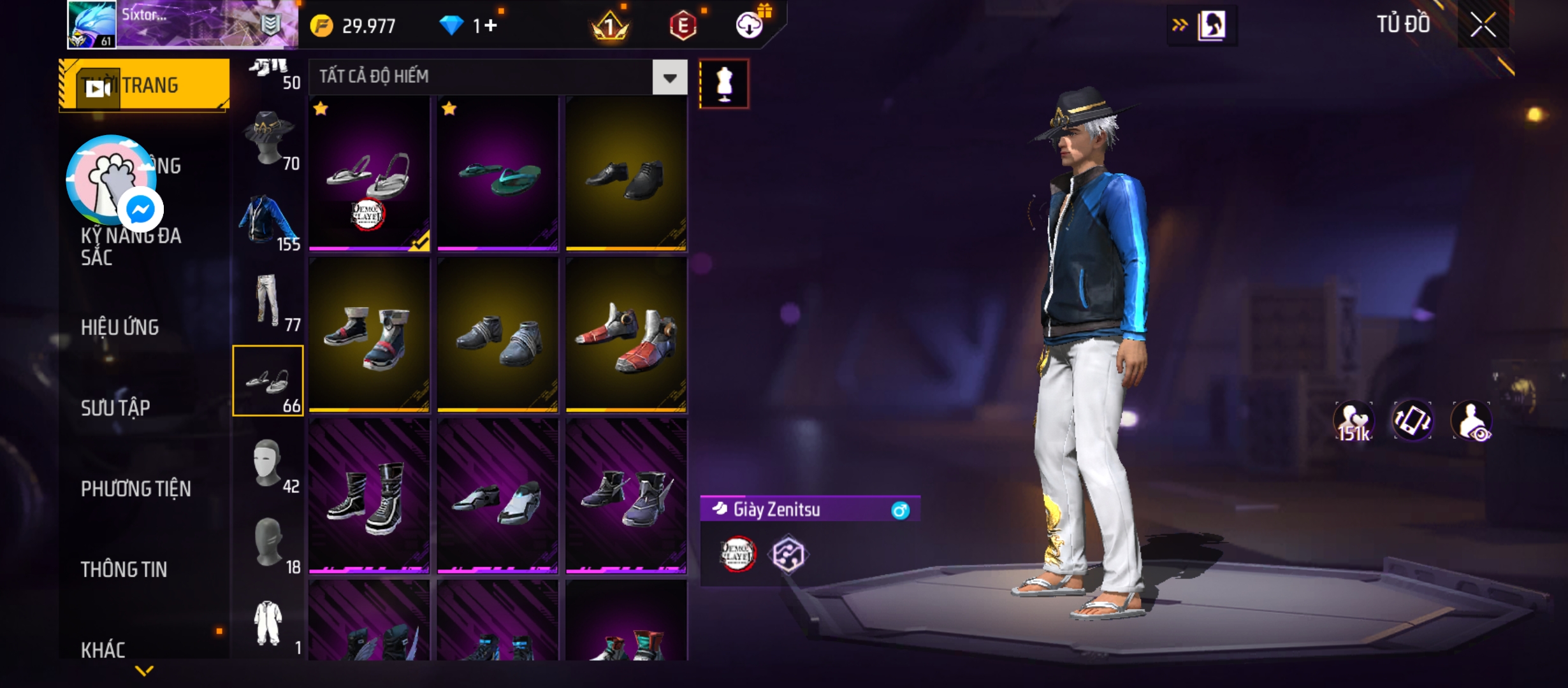
Task: Select the red and silver armored boots
Action: pyautogui.click(x=626, y=335)
